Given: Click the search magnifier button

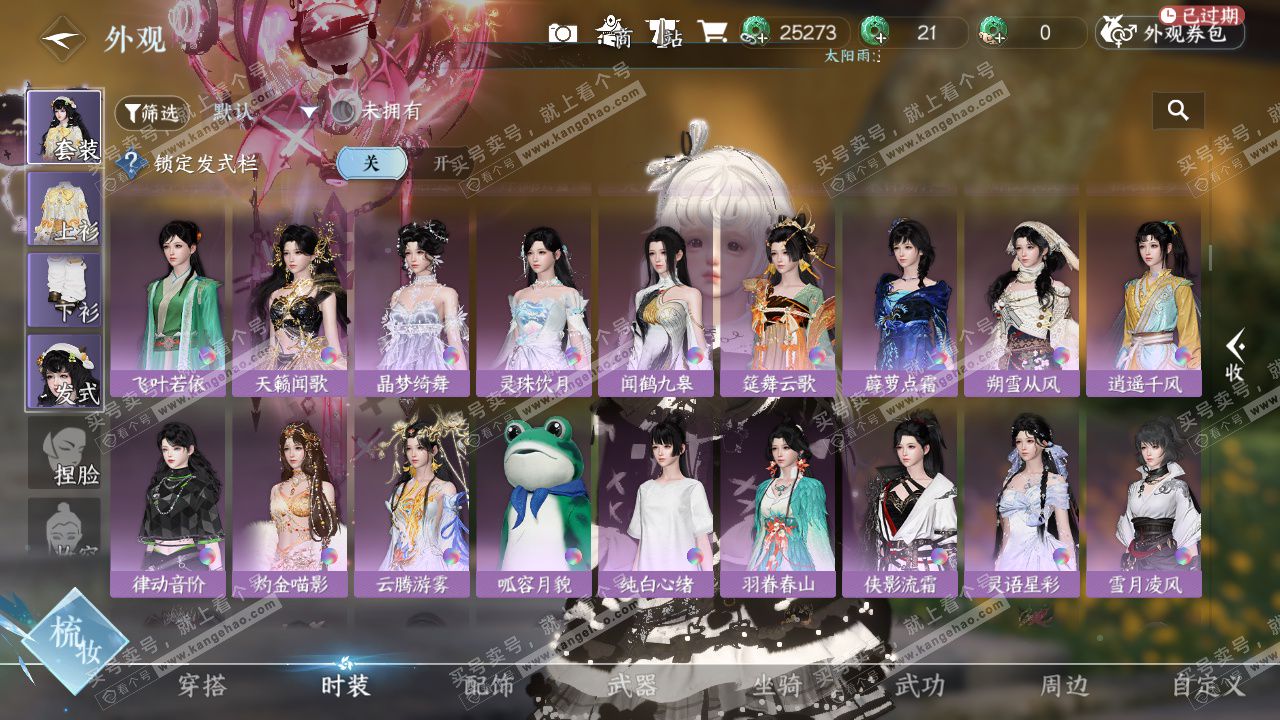Looking at the screenshot, I should pos(1178,111).
